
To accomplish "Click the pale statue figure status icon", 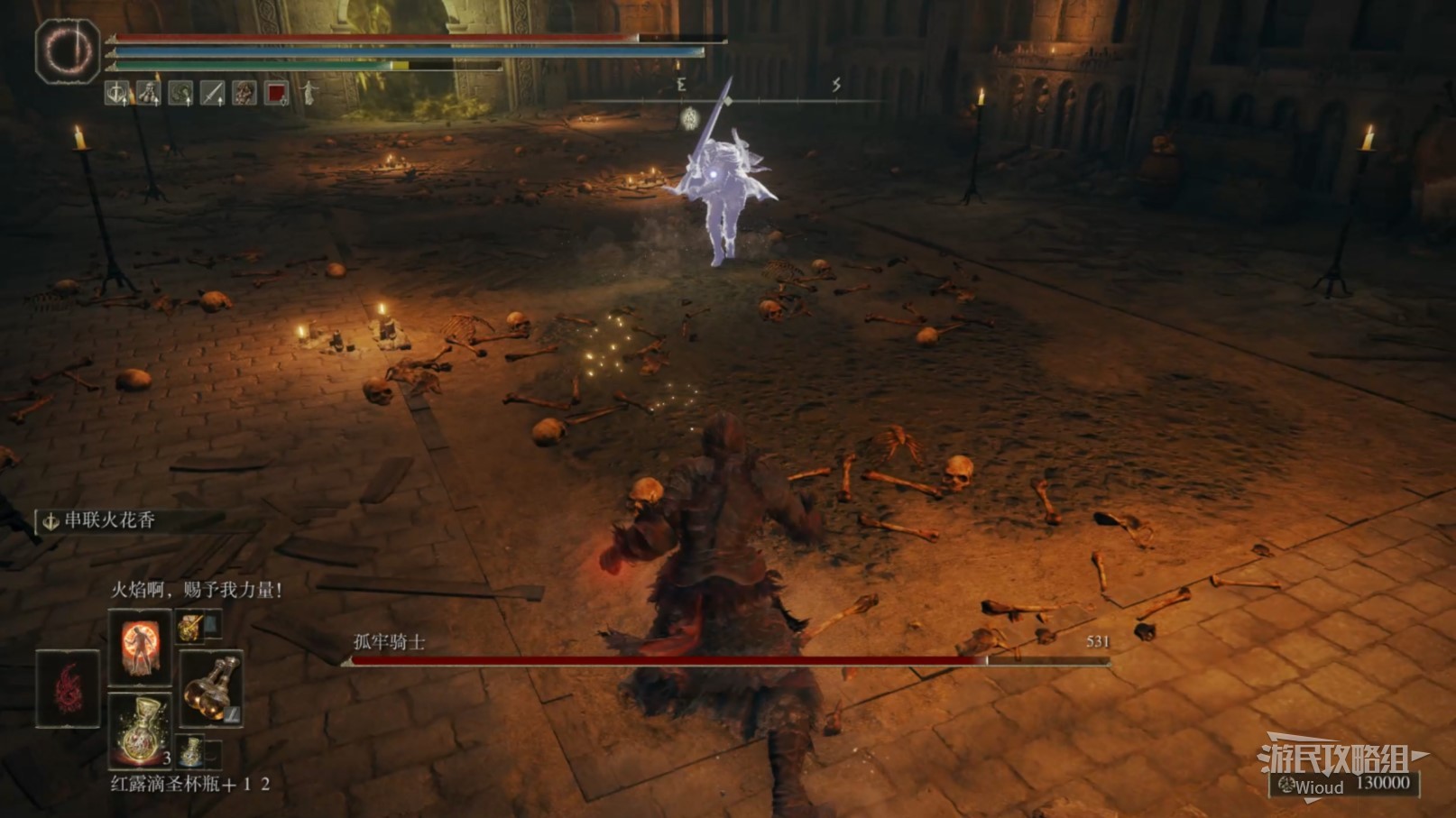I will point(309,92).
